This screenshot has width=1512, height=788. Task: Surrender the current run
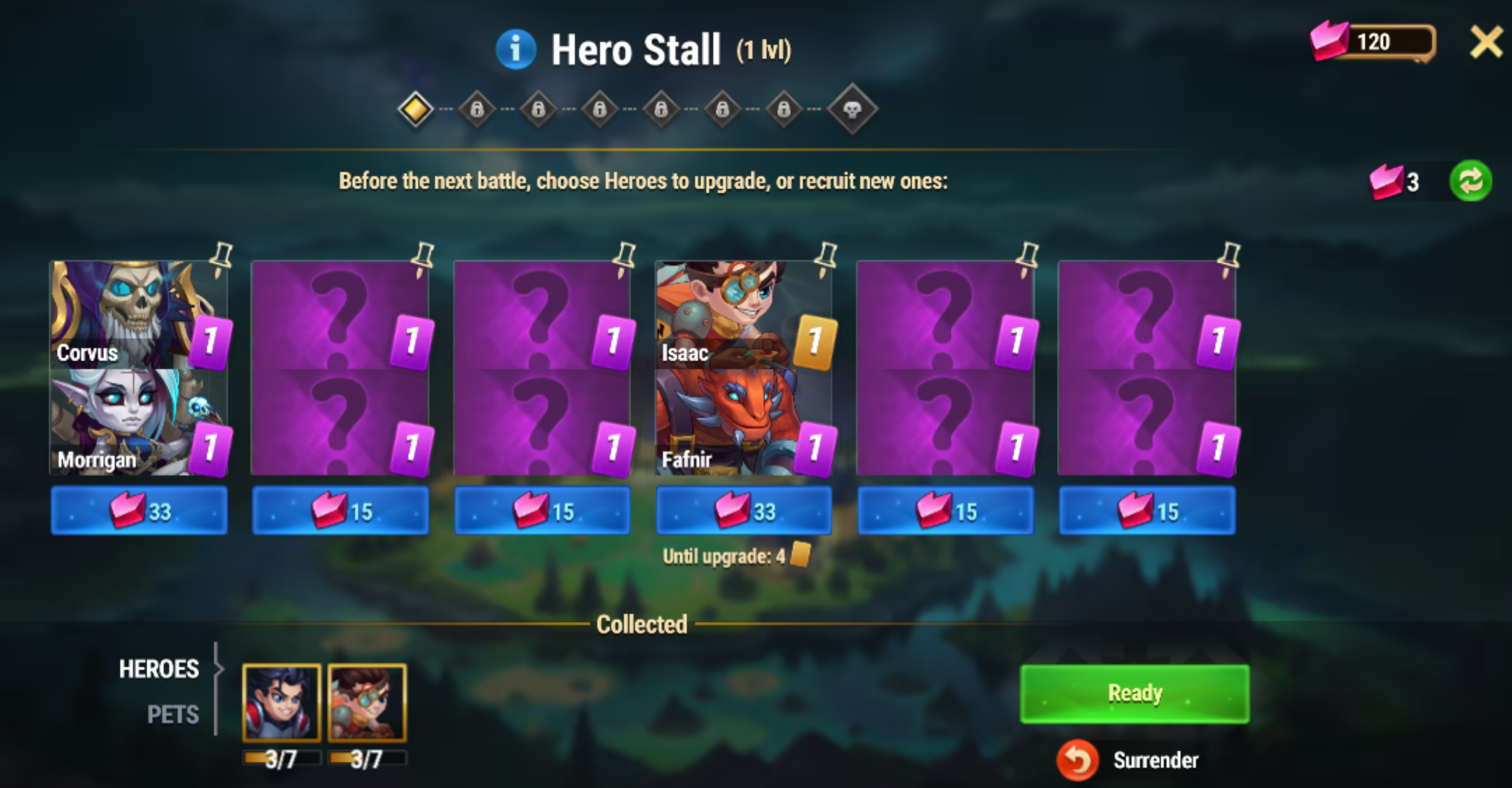coord(1133,760)
